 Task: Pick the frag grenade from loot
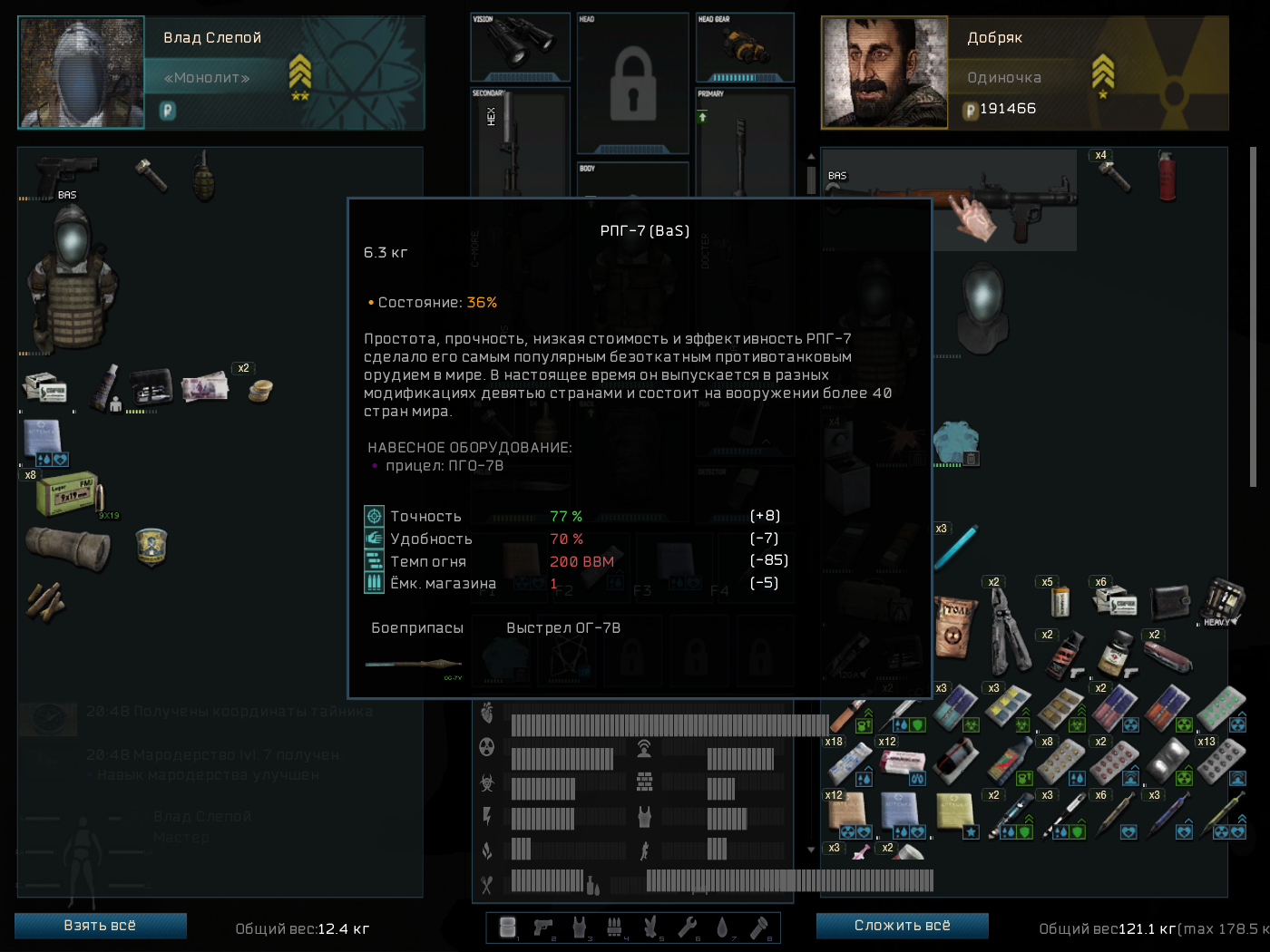click(203, 175)
